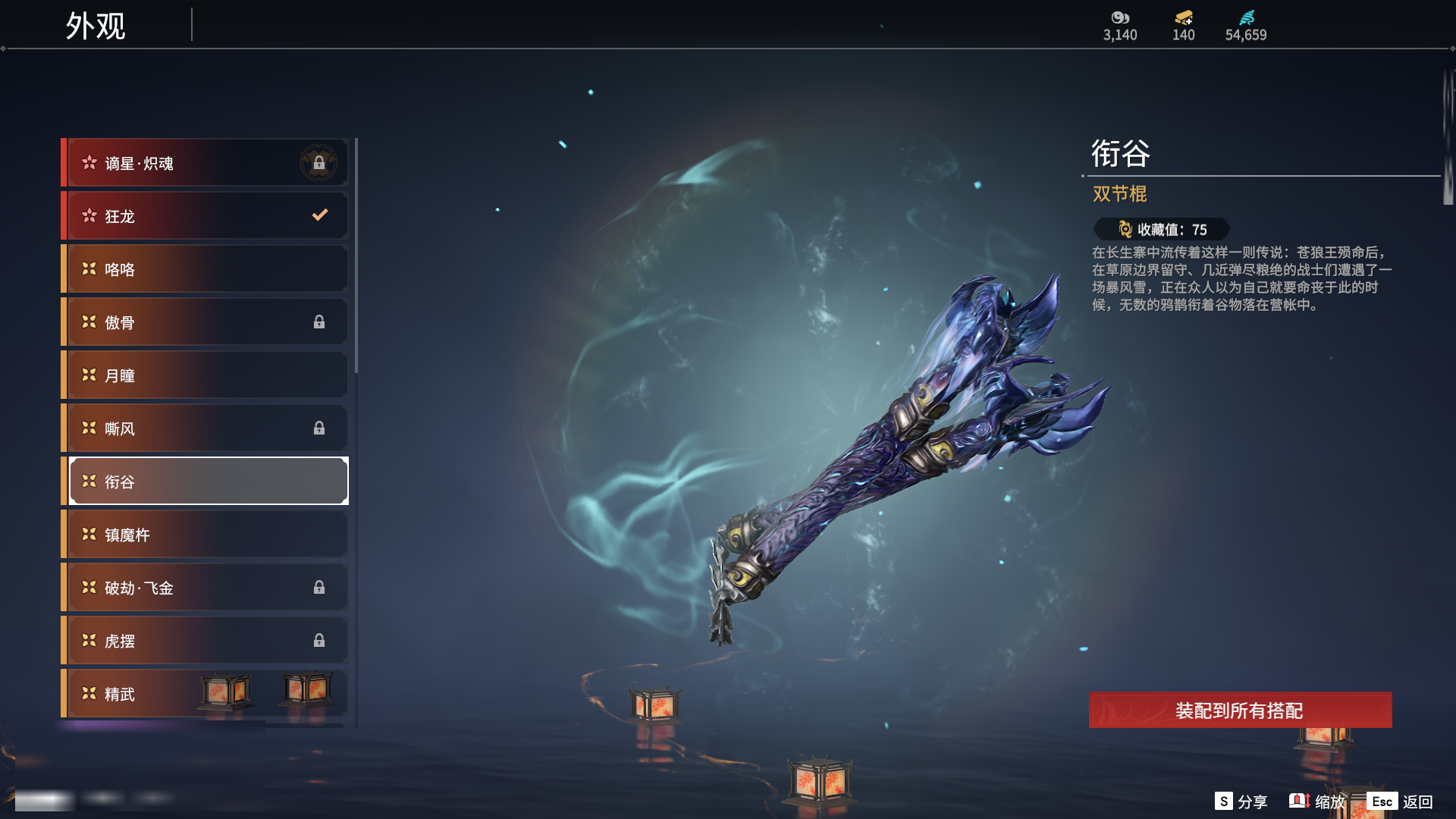Open the gold ingot currency icon

[1183, 17]
